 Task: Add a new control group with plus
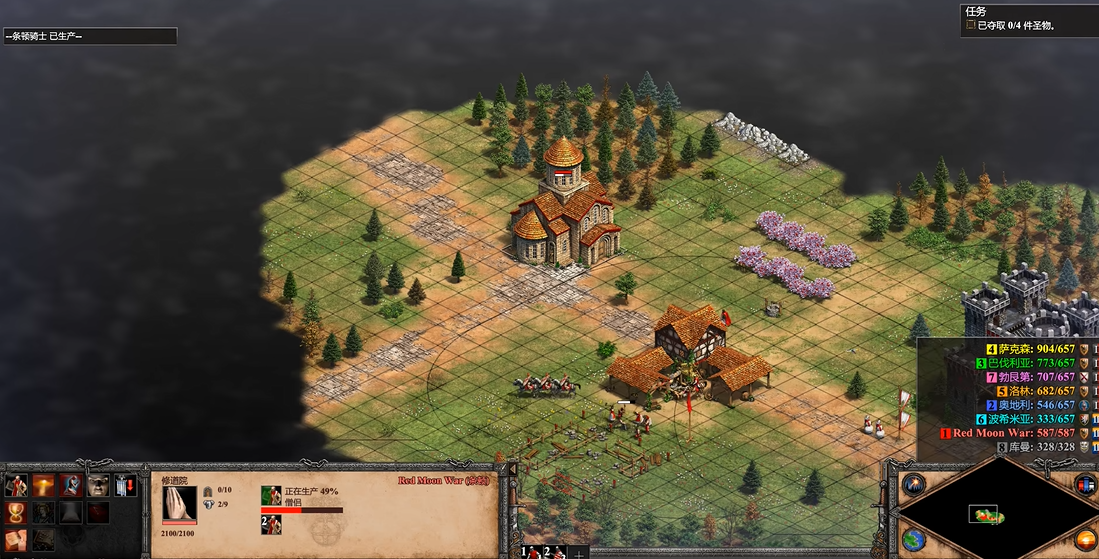(578, 552)
